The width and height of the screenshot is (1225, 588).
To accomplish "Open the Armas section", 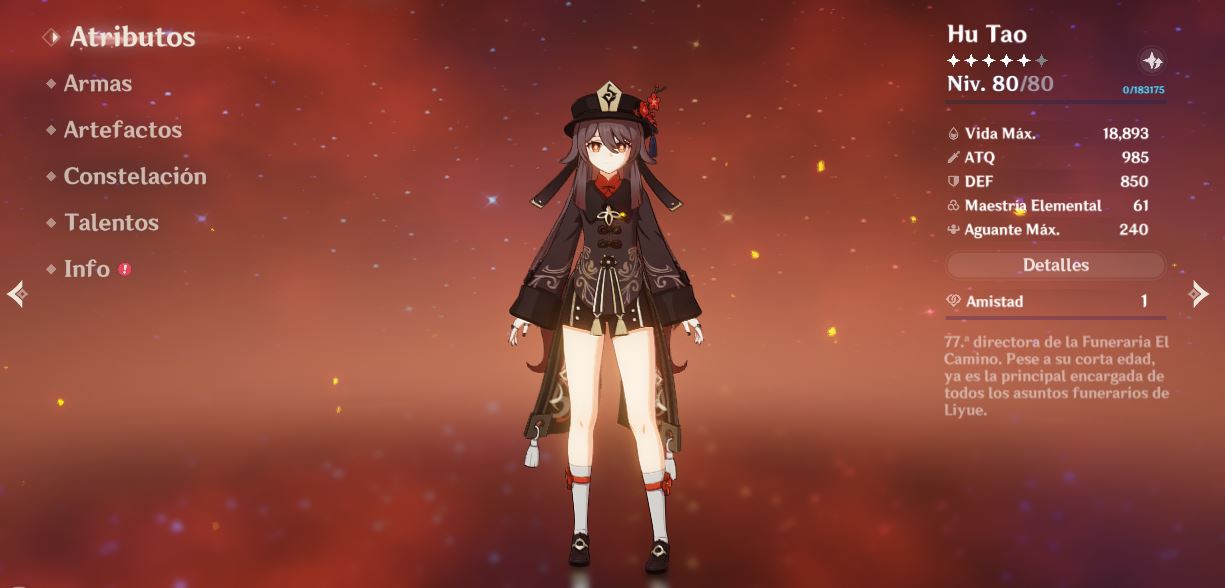I will 97,84.
